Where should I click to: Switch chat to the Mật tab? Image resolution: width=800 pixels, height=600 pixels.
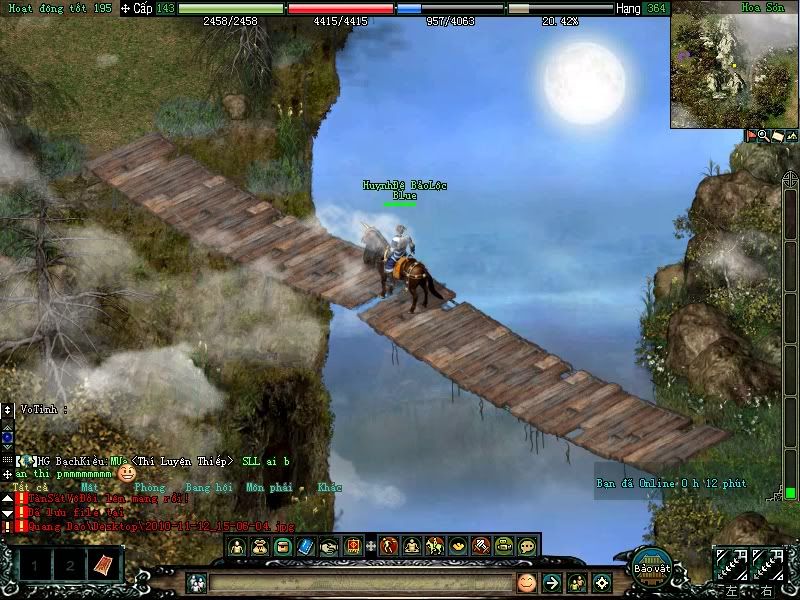coord(90,488)
